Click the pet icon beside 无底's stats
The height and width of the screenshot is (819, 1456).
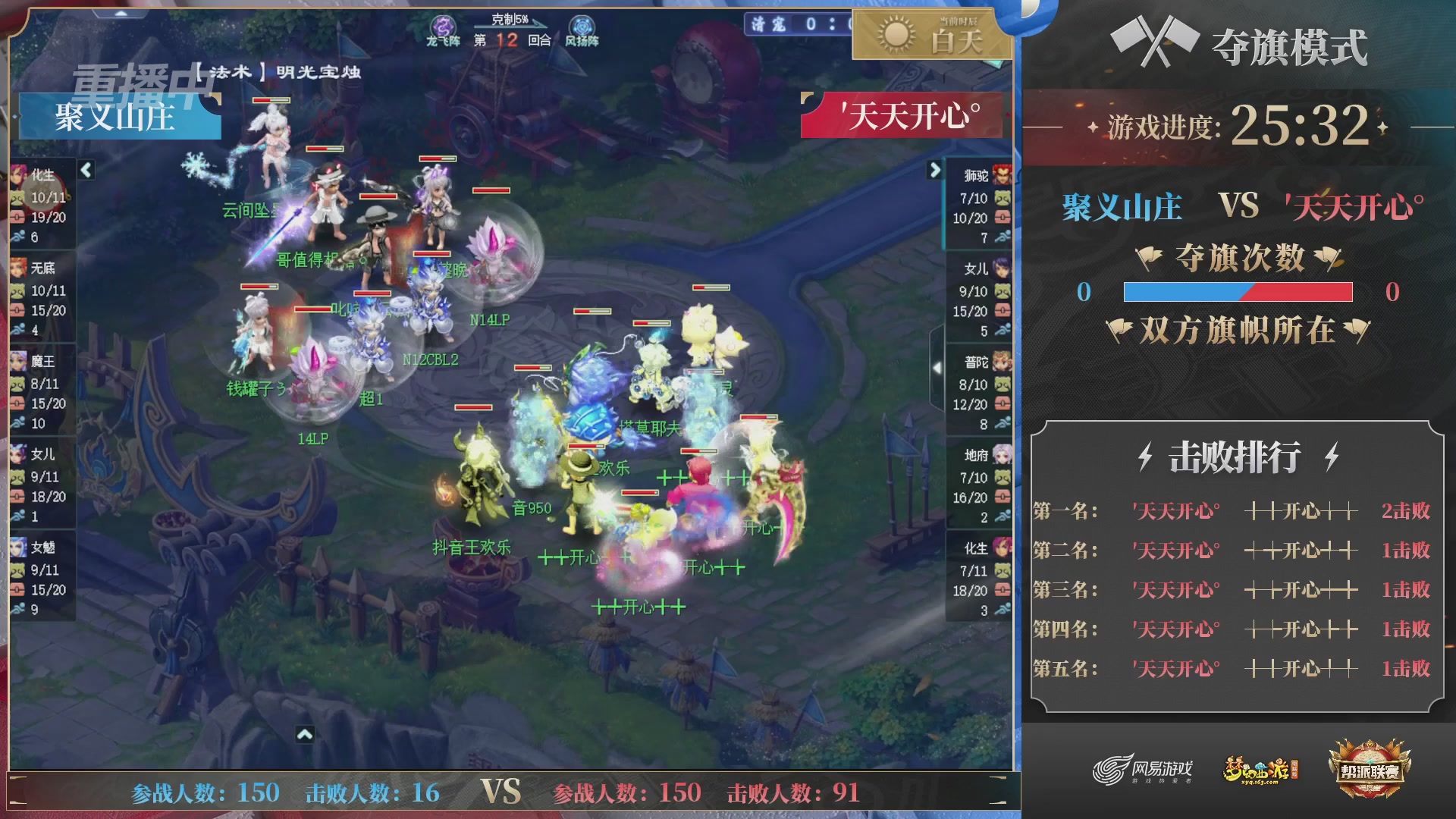pos(19,292)
